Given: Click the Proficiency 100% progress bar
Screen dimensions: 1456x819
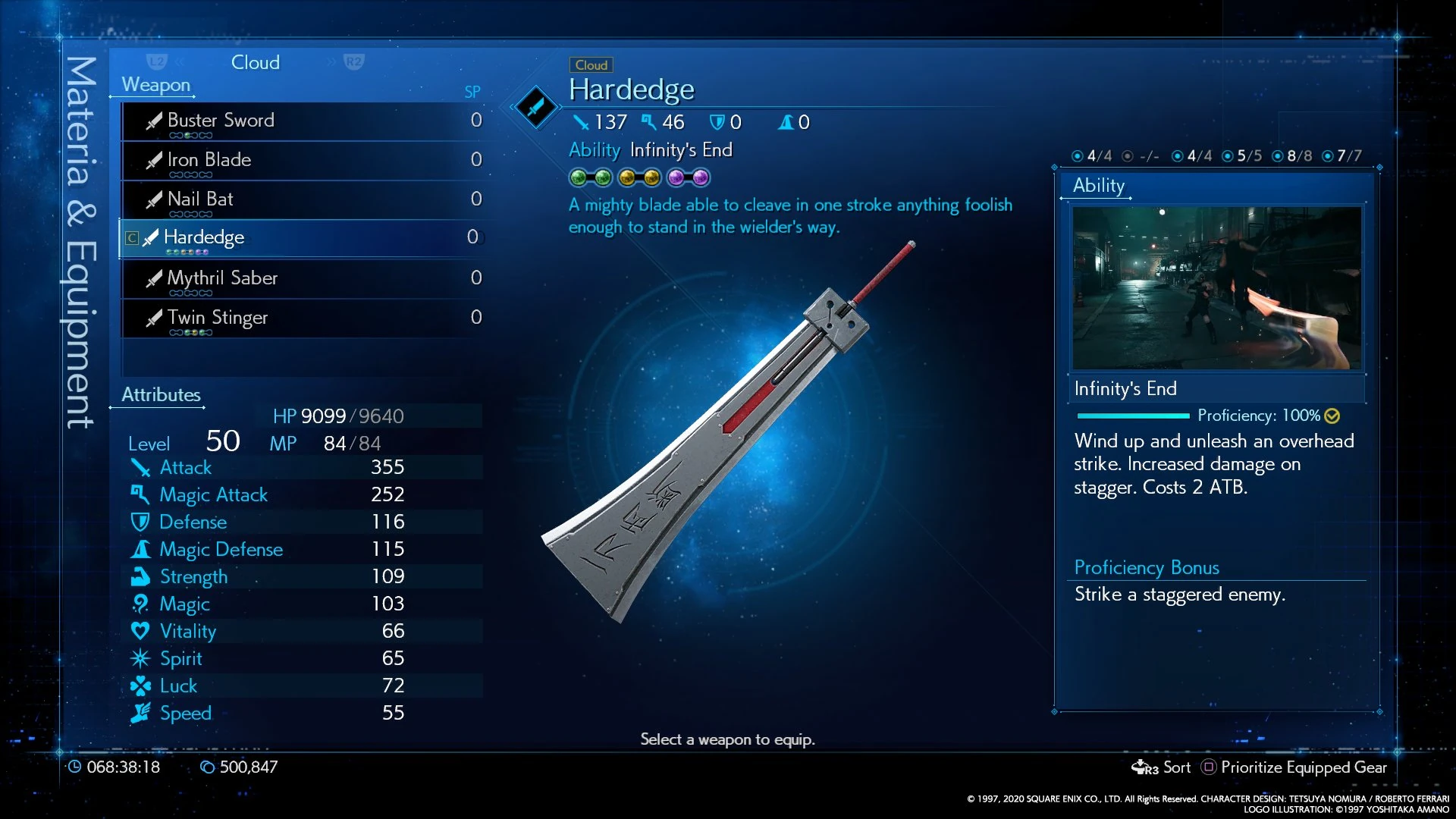Looking at the screenshot, I should 1134,416.
